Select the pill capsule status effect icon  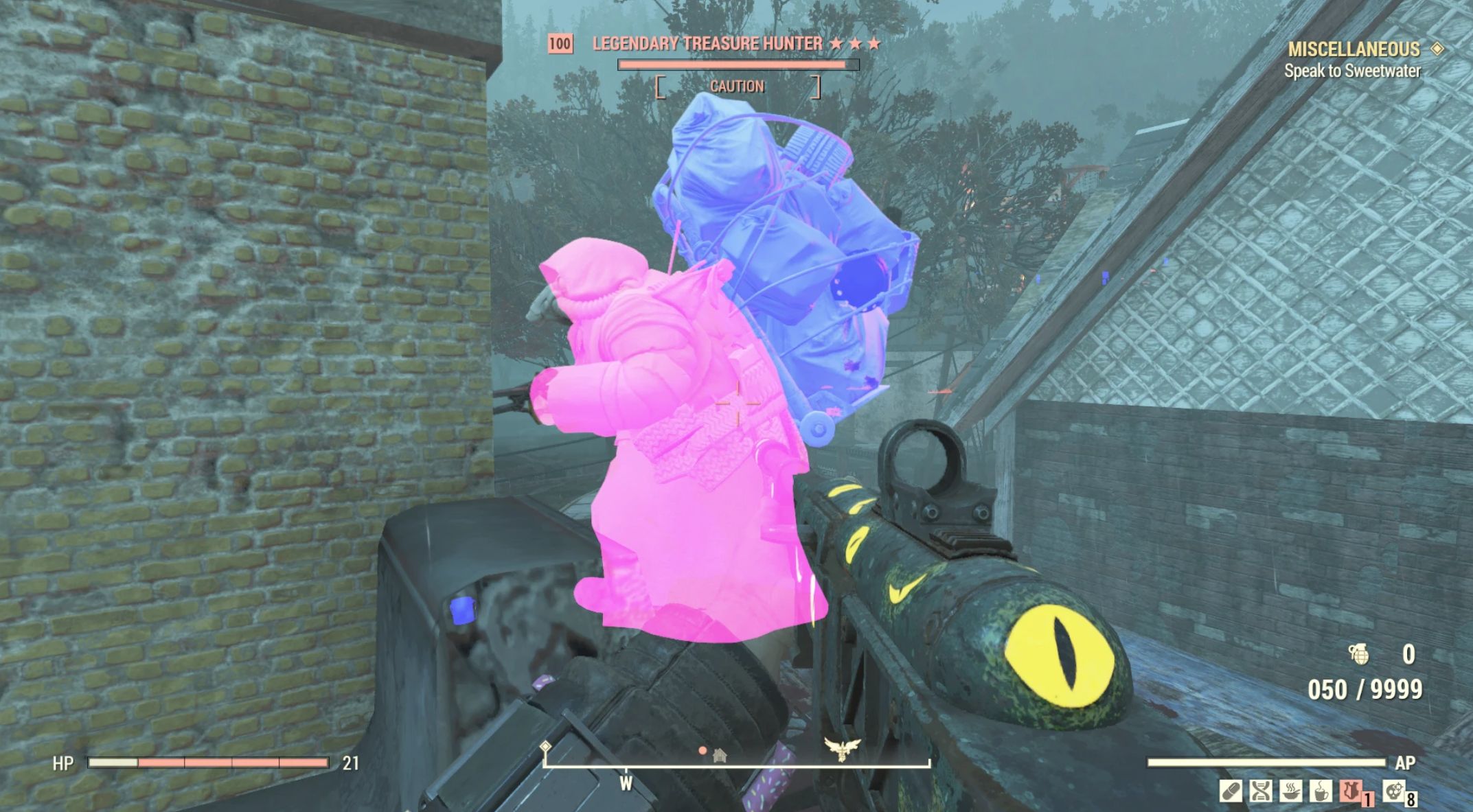click(x=1230, y=791)
